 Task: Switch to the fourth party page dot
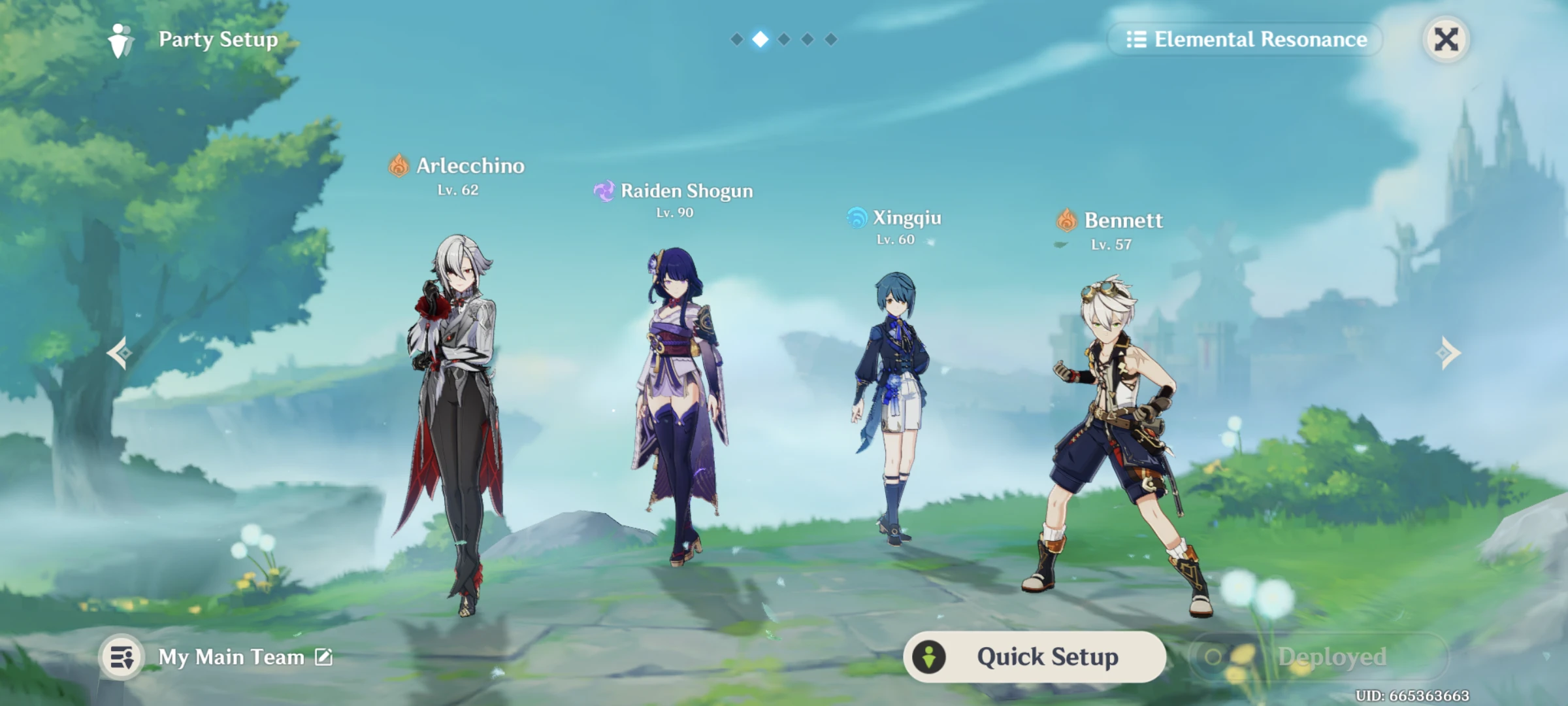[808, 39]
